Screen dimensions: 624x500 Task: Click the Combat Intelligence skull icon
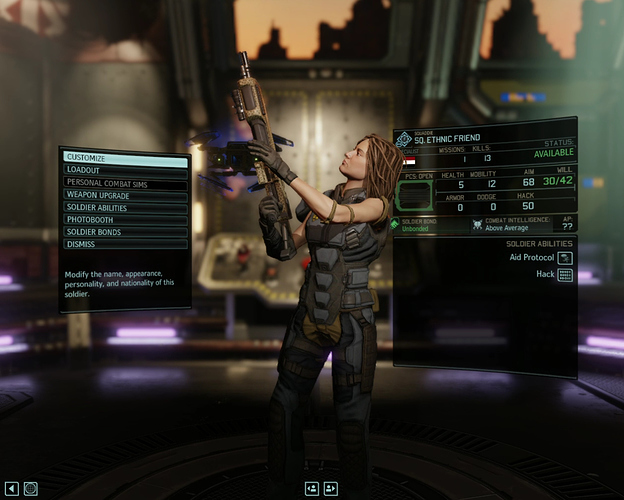coord(478,225)
